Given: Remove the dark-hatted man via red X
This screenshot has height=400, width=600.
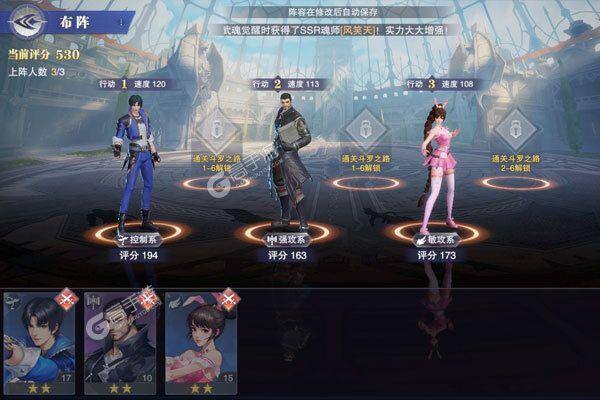Looking at the screenshot, I should tap(148, 298).
